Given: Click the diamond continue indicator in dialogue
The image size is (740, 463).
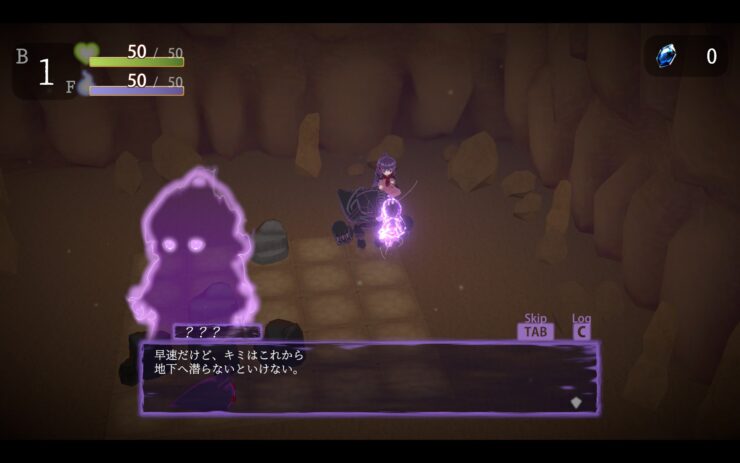Looking at the screenshot, I should coord(575,402).
